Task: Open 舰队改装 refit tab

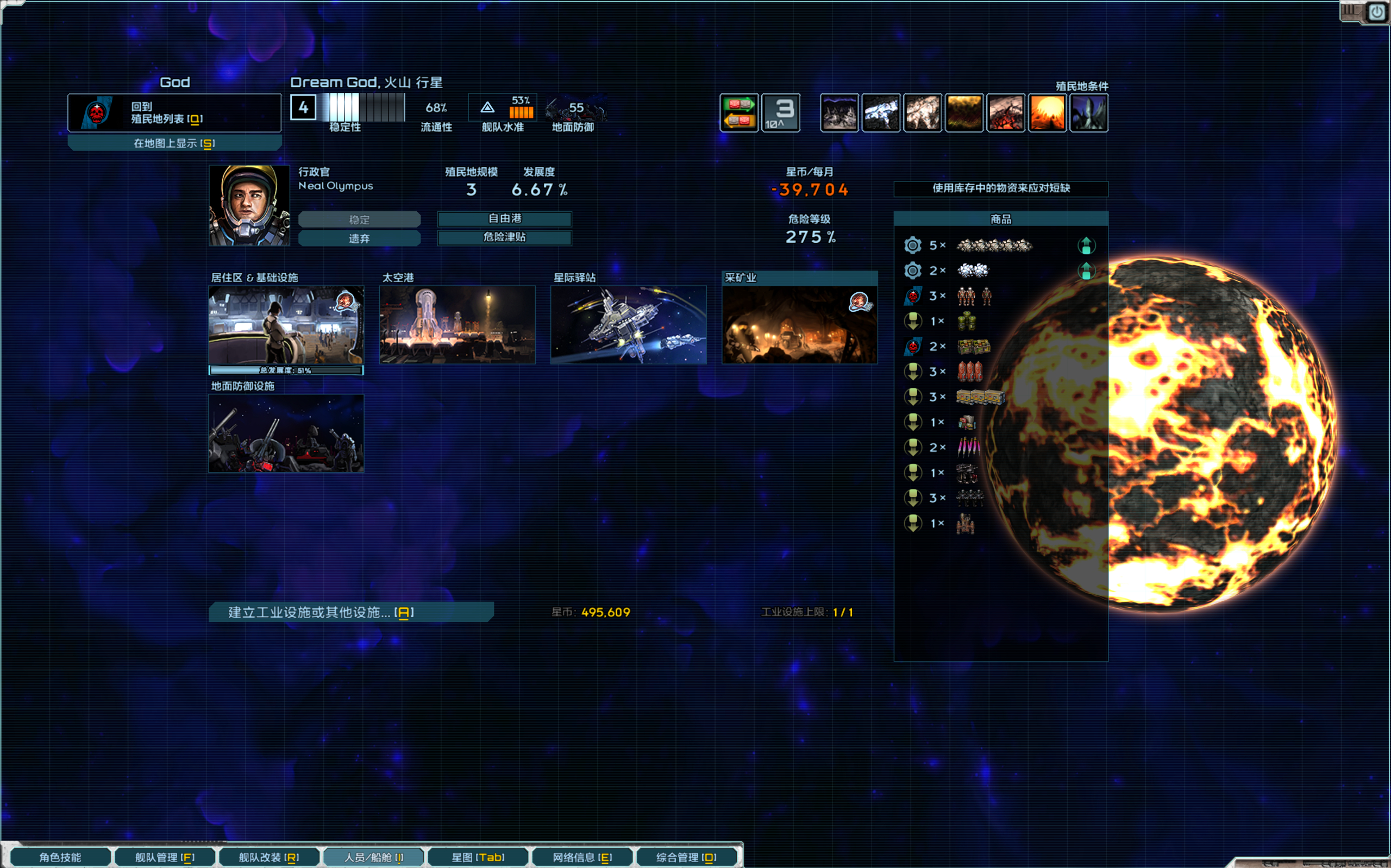Action: click(x=268, y=857)
